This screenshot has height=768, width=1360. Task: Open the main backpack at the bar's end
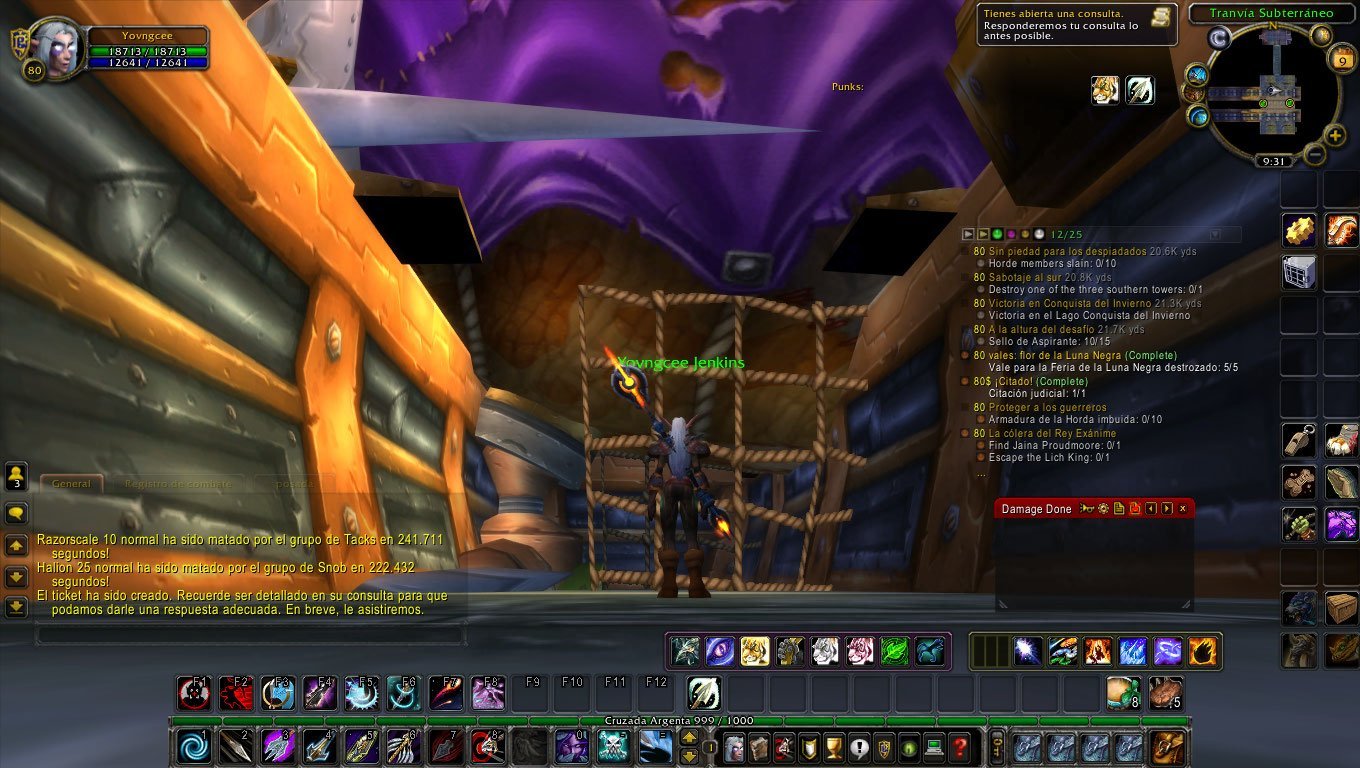(x=1167, y=747)
